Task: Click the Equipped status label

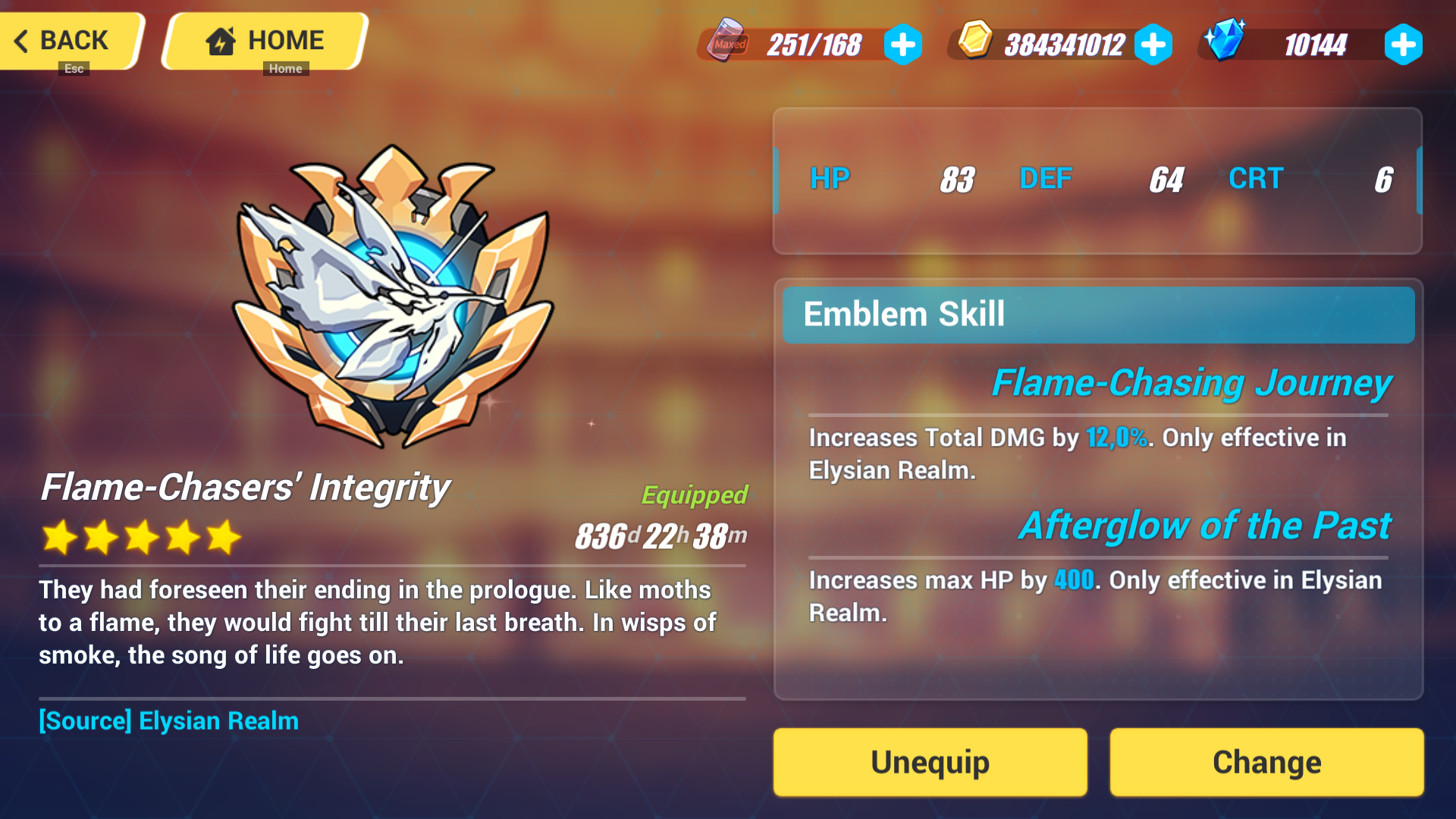Action: [x=695, y=495]
